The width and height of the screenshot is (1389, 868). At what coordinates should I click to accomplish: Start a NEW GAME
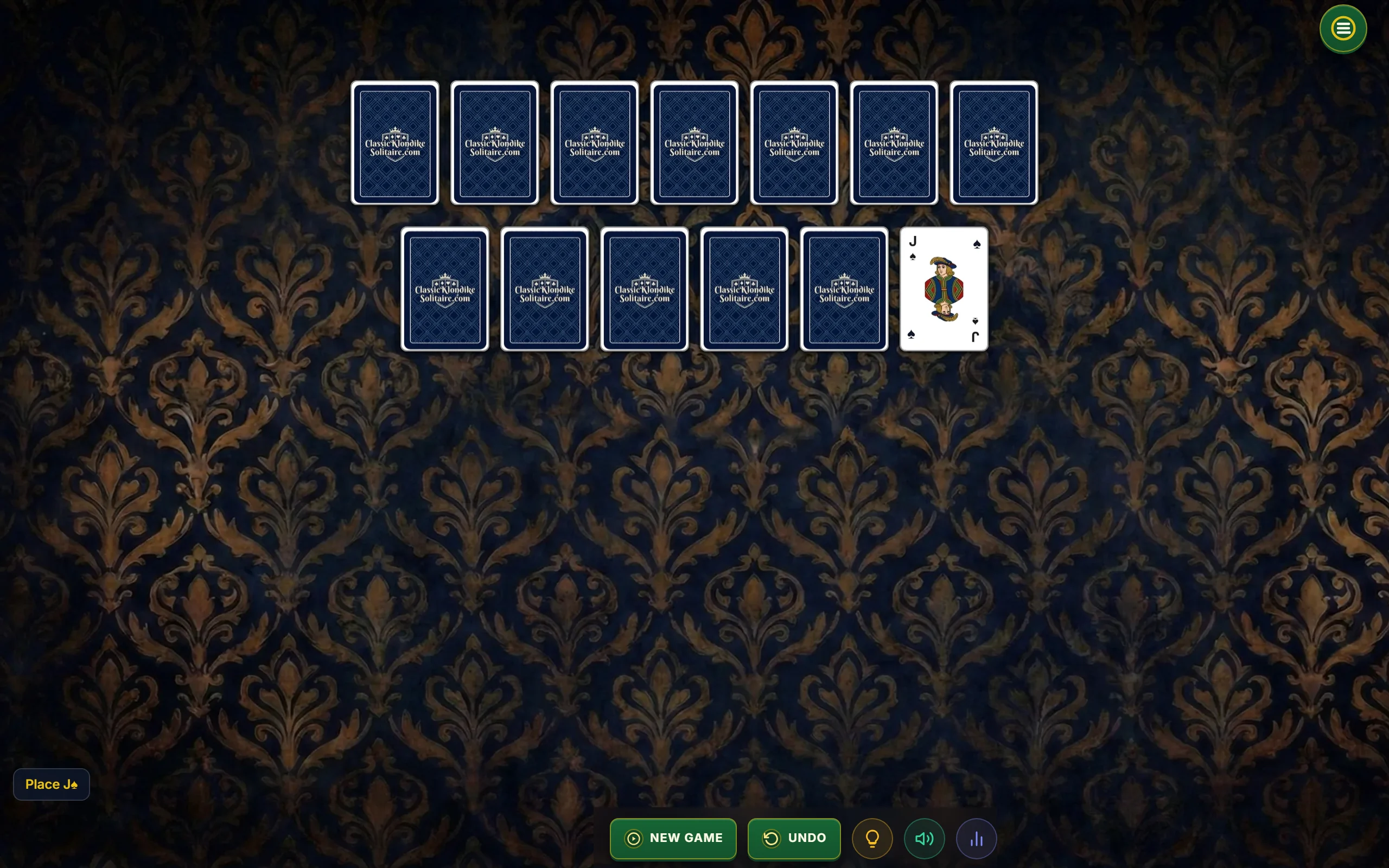[x=673, y=838]
